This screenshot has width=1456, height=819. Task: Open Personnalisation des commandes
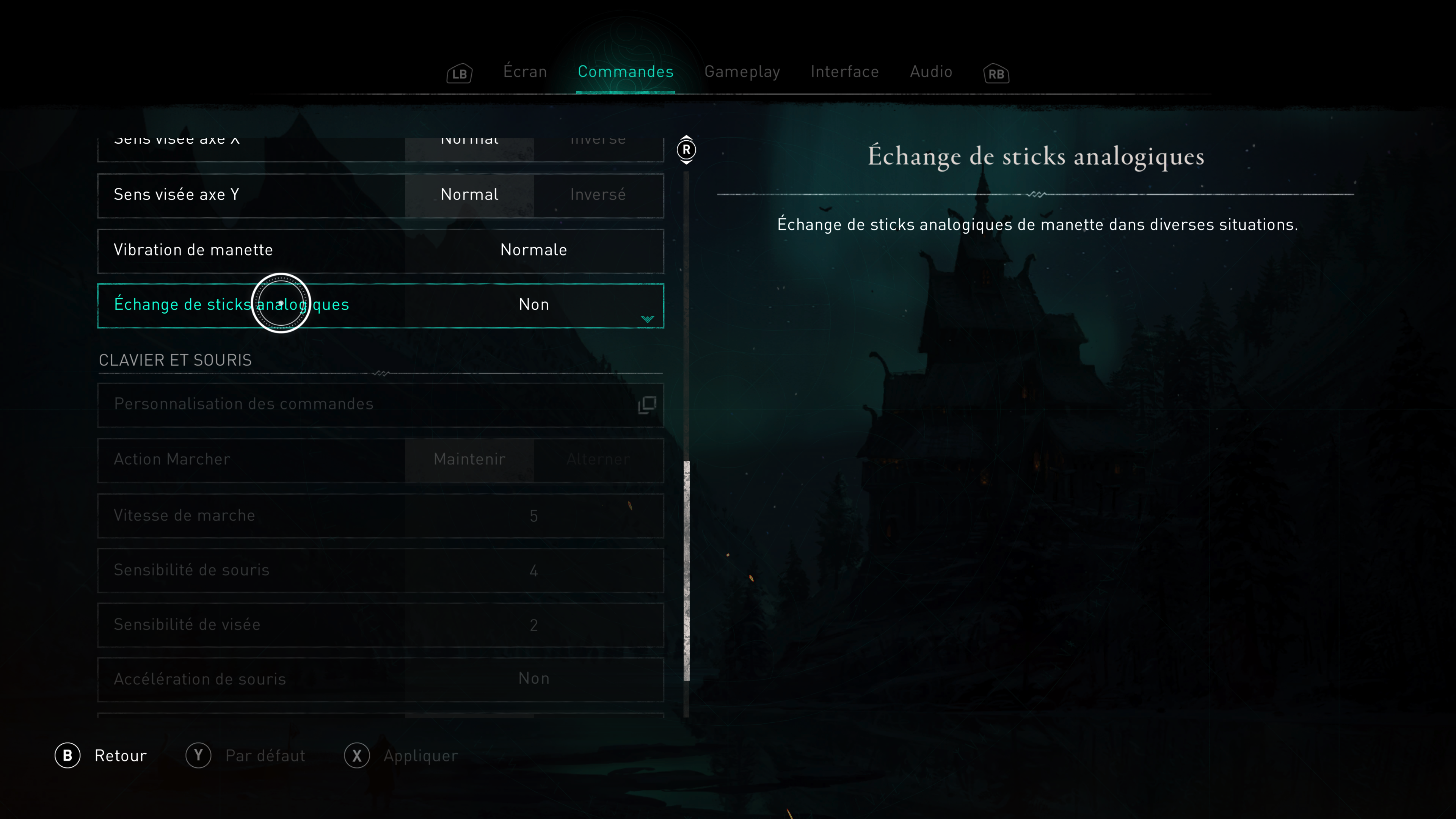[x=380, y=404]
